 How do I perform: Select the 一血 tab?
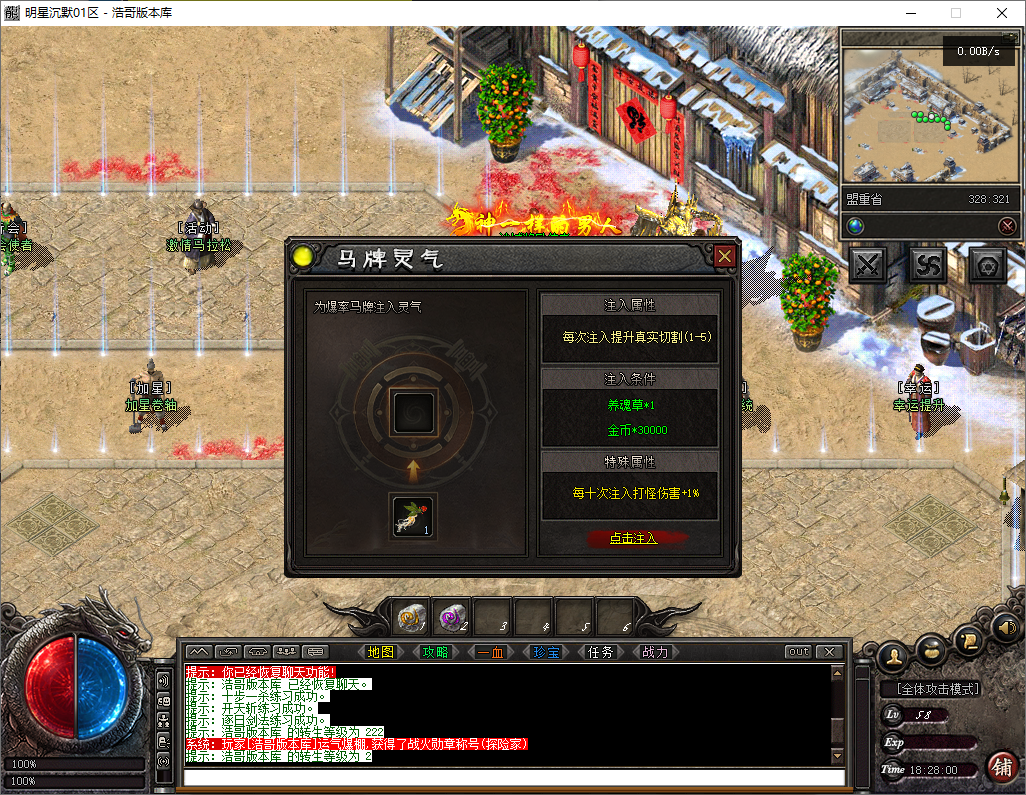pyautogui.click(x=490, y=652)
